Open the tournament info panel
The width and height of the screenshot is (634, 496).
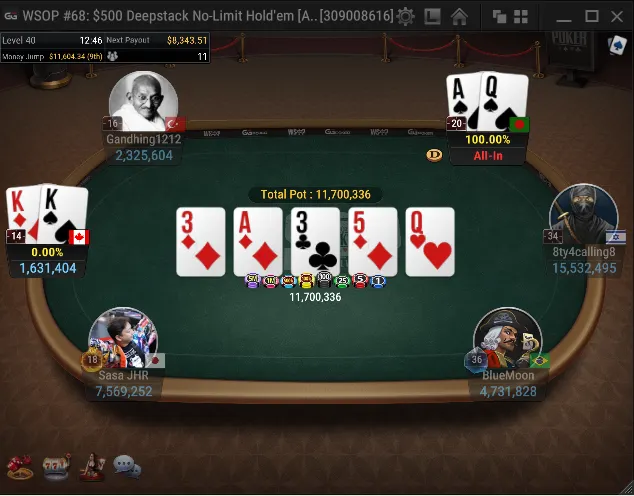[x=105, y=48]
